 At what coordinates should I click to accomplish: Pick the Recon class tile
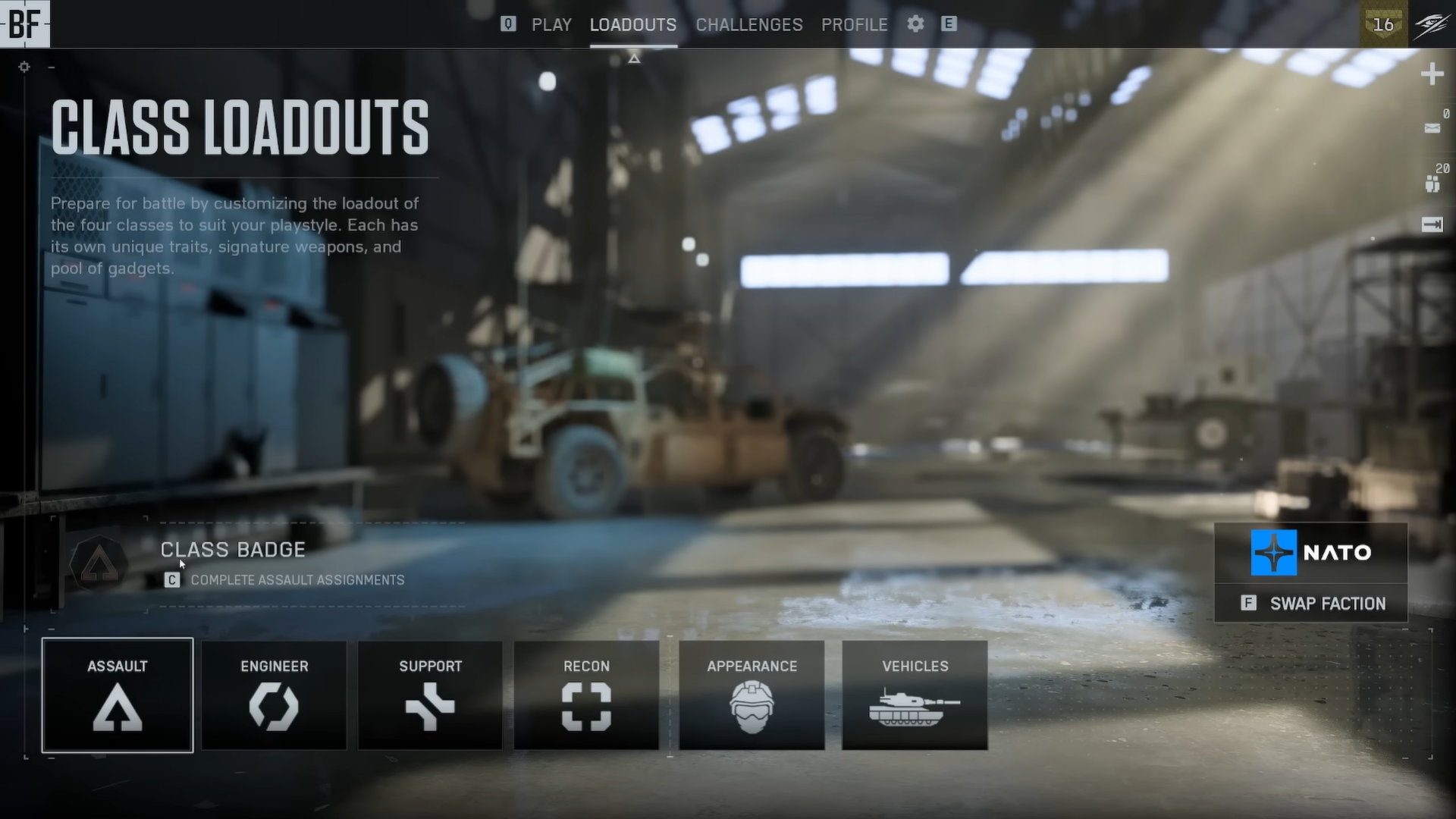tap(586, 695)
